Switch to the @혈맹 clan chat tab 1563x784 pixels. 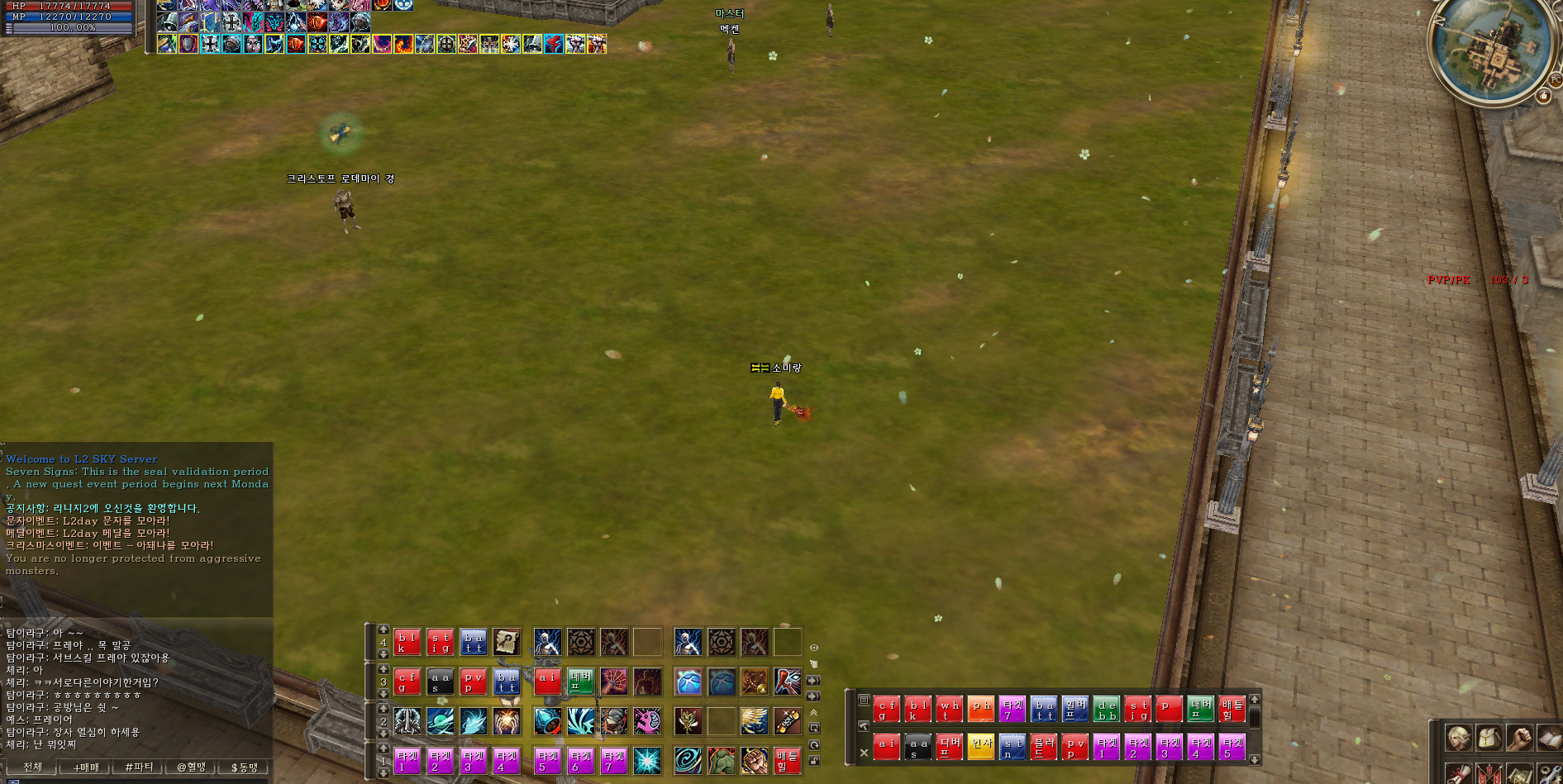(x=191, y=767)
